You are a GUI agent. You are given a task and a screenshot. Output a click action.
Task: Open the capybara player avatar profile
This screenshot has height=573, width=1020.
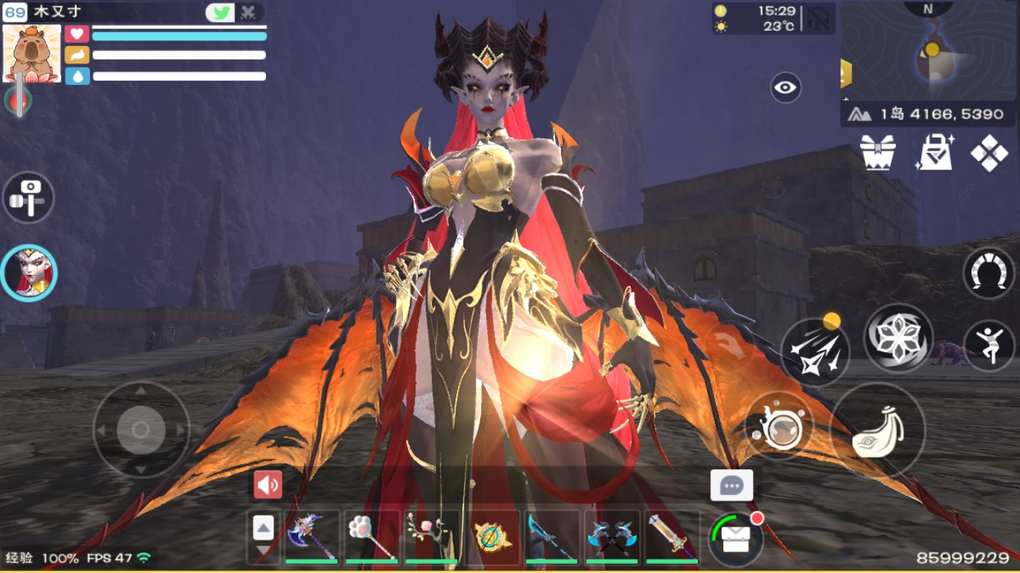pos(32,53)
